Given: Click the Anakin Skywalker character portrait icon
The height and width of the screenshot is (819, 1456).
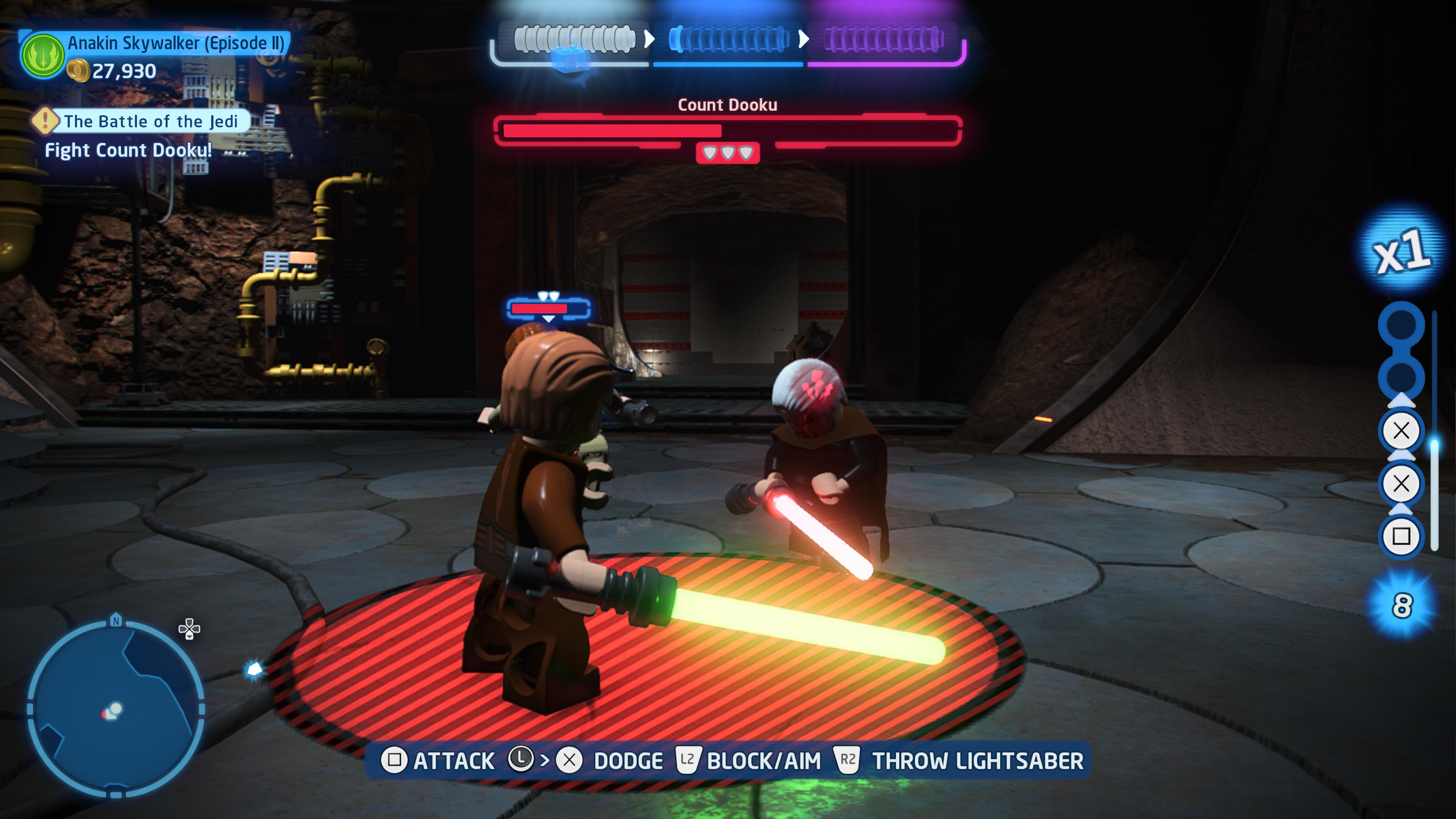Looking at the screenshot, I should pos(42,55).
